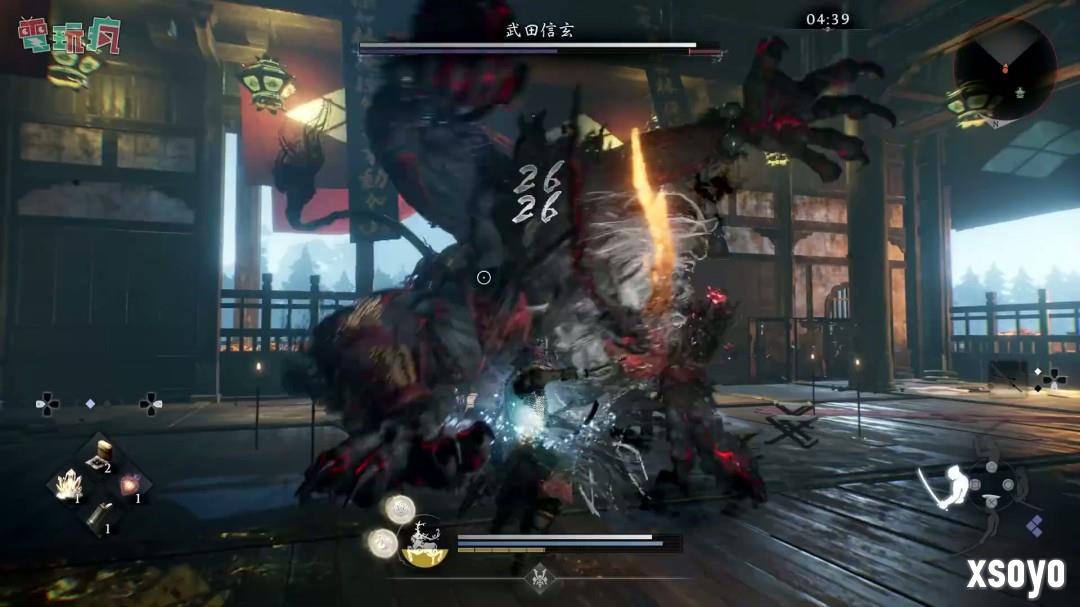1080x607 pixels.
Task: Use the green flask item
Action: [x=98, y=516]
